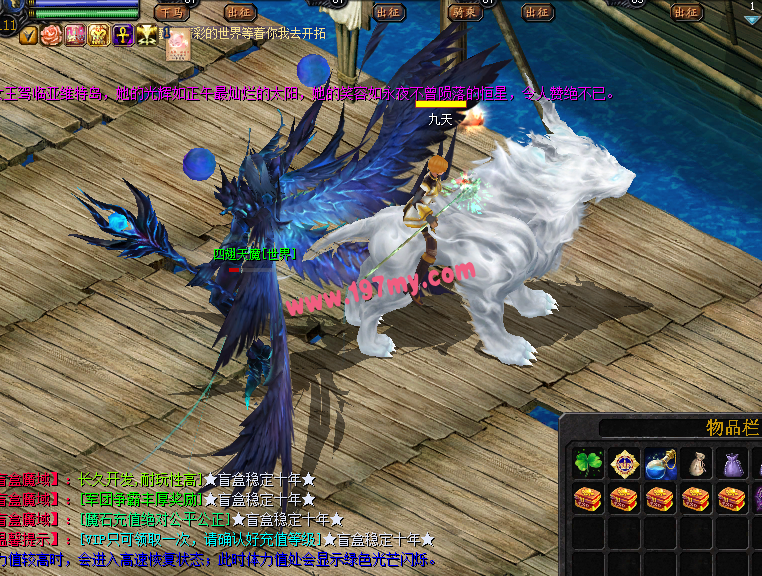762x576 pixels.
Task: Use the blue potion flask item
Action: click(660, 463)
